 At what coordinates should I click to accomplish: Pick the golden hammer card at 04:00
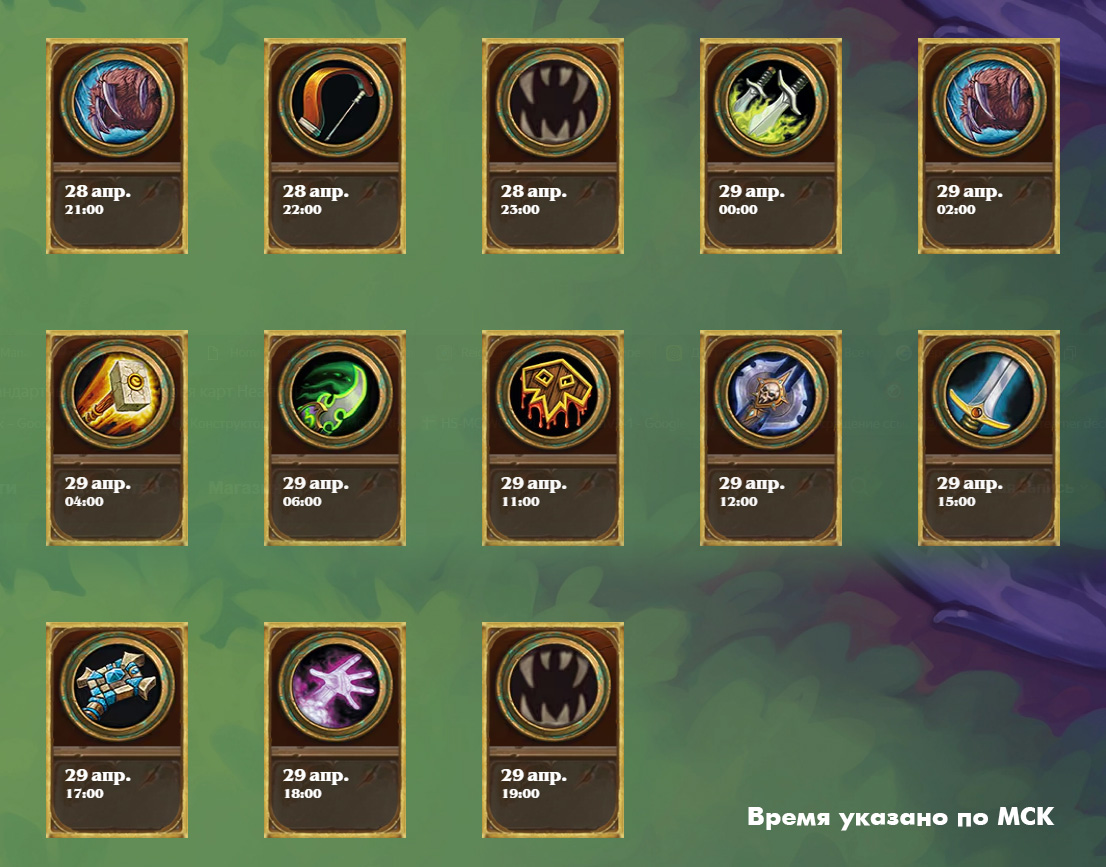(117, 438)
